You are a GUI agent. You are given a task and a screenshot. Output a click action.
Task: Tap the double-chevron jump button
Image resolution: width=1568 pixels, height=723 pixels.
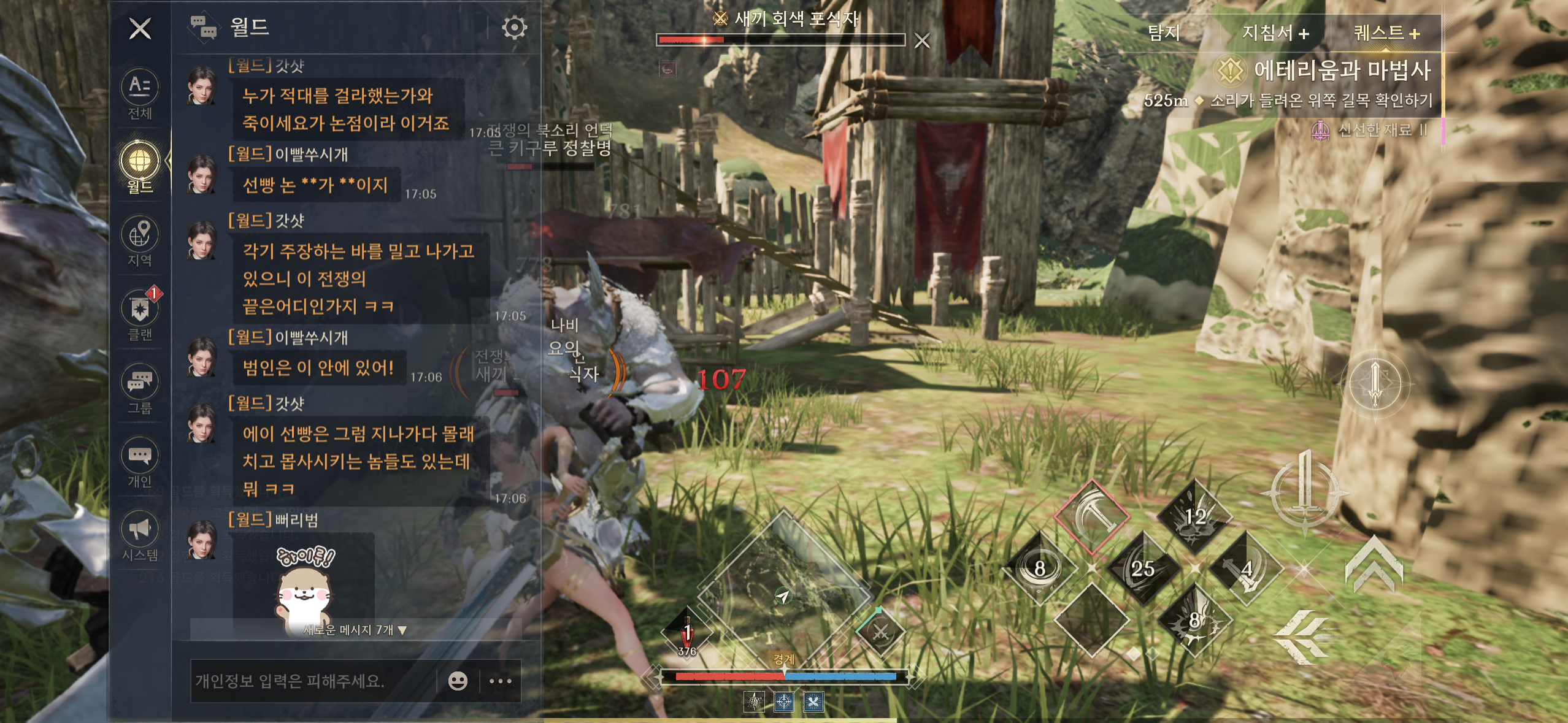click(1374, 564)
